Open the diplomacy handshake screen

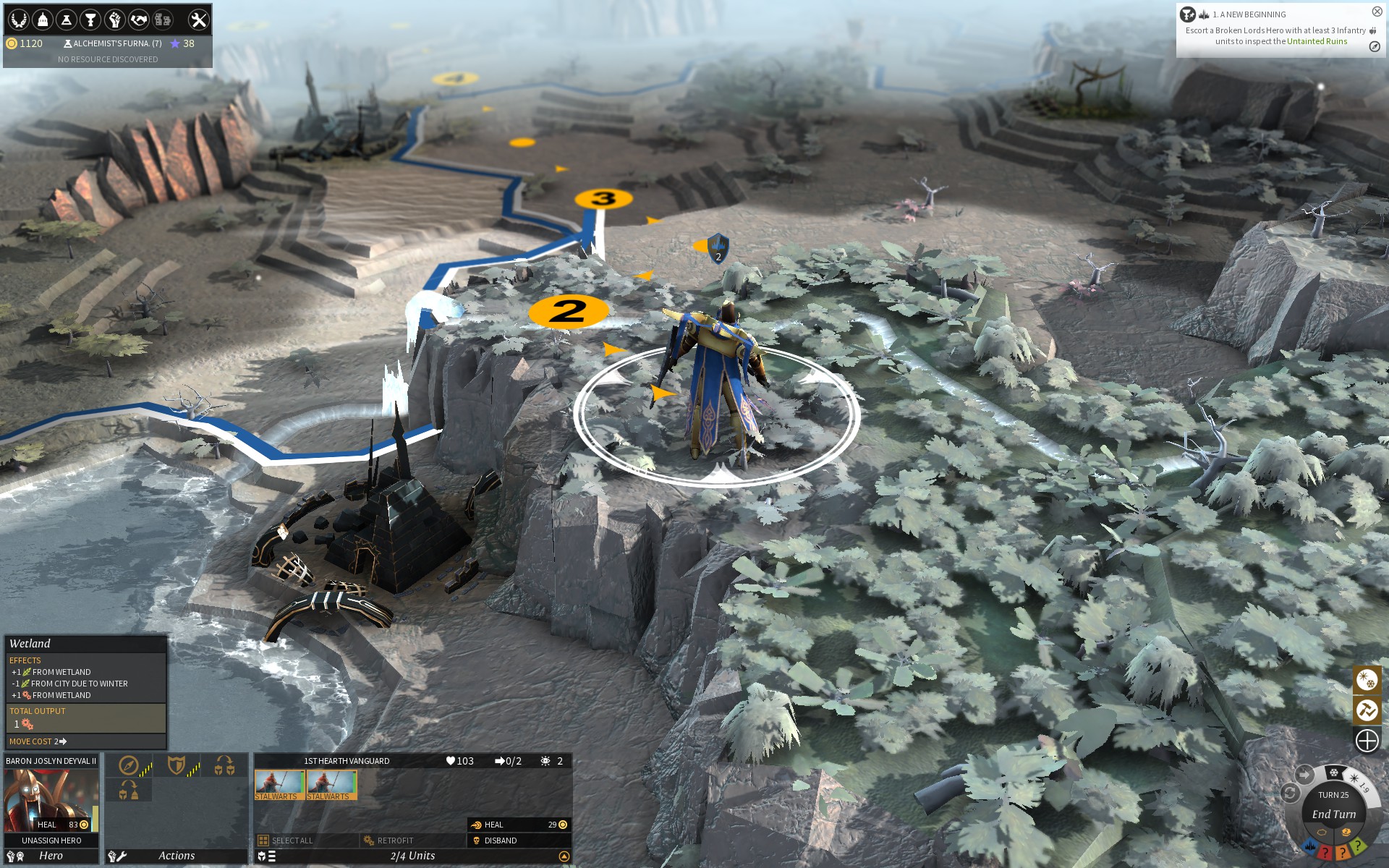pos(138,20)
